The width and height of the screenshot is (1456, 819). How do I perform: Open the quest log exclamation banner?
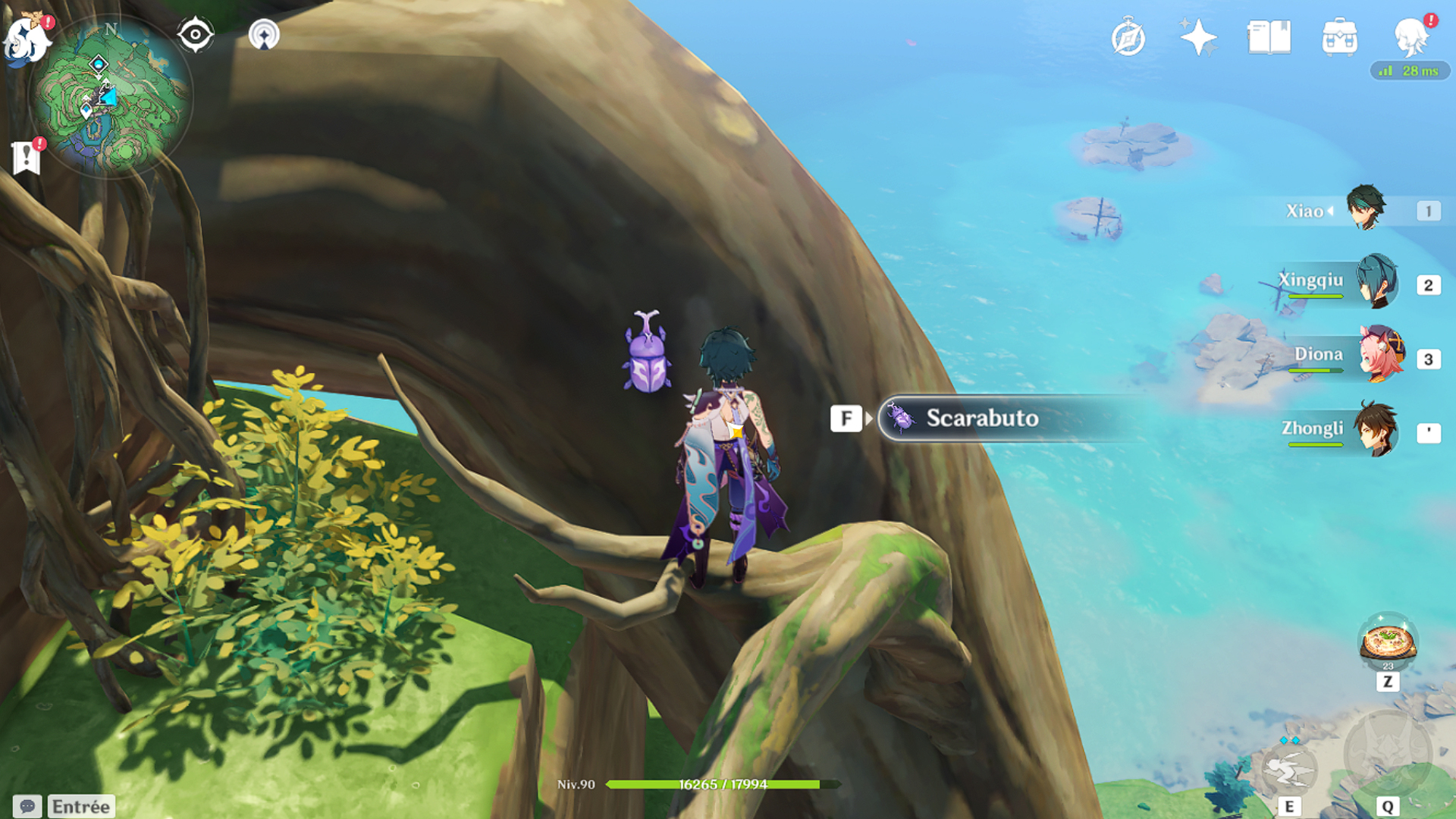27,157
